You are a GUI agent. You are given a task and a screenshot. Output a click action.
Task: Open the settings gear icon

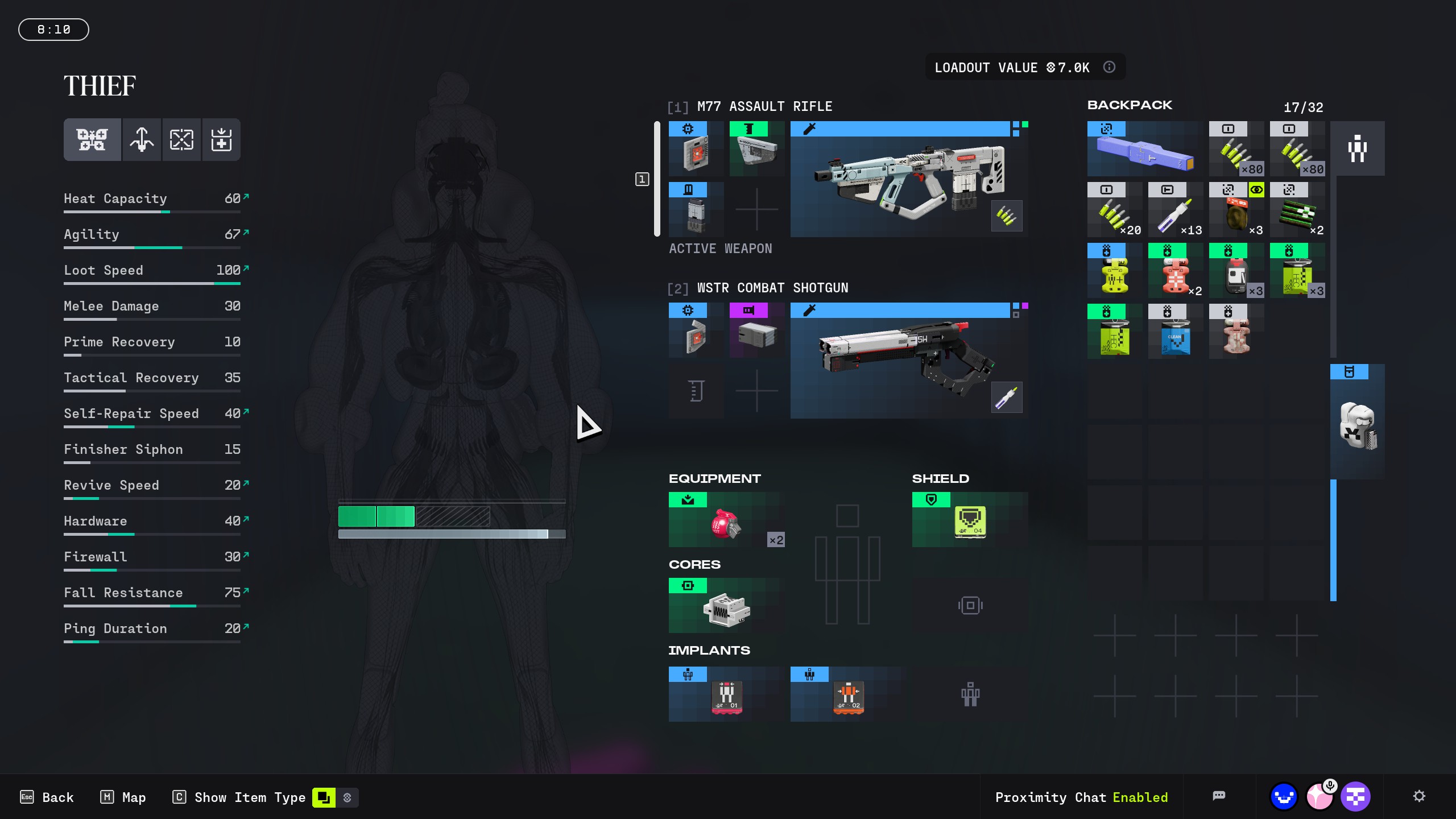click(x=1419, y=796)
